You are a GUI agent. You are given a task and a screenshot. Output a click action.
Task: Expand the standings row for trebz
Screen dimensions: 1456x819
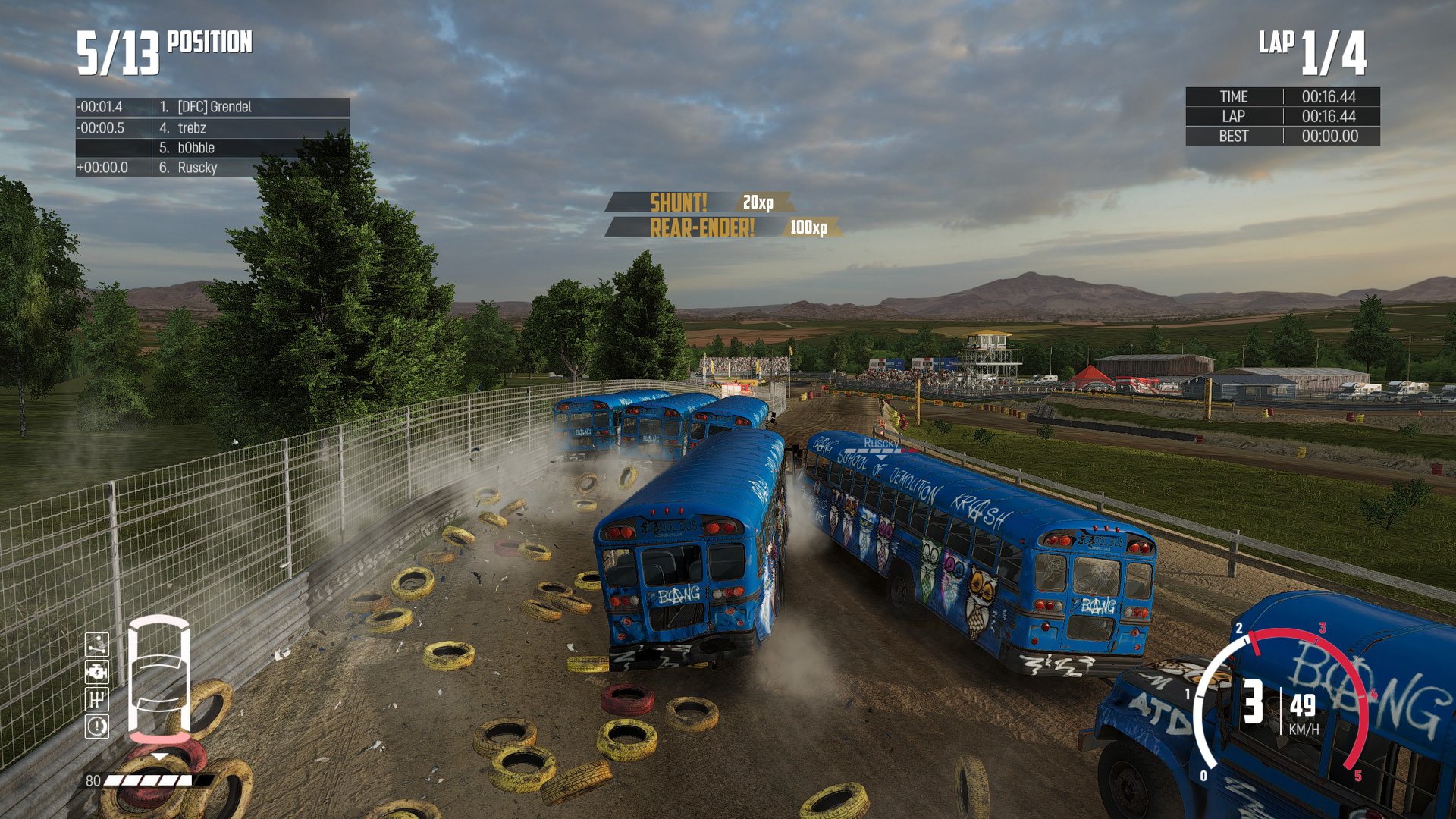tap(212, 127)
